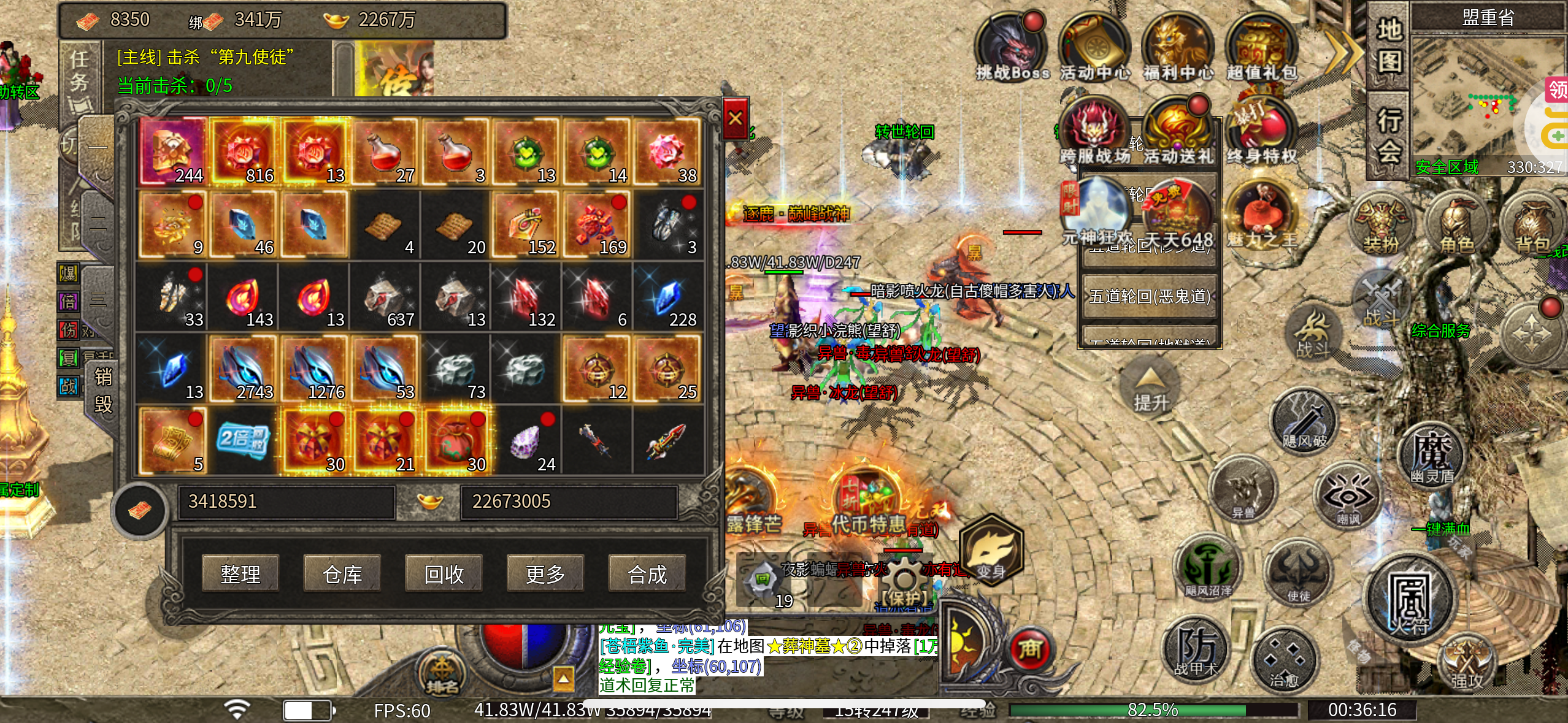Open the 活动中心 event center
Image resolution: width=1568 pixels, height=723 pixels.
coord(1094,48)
